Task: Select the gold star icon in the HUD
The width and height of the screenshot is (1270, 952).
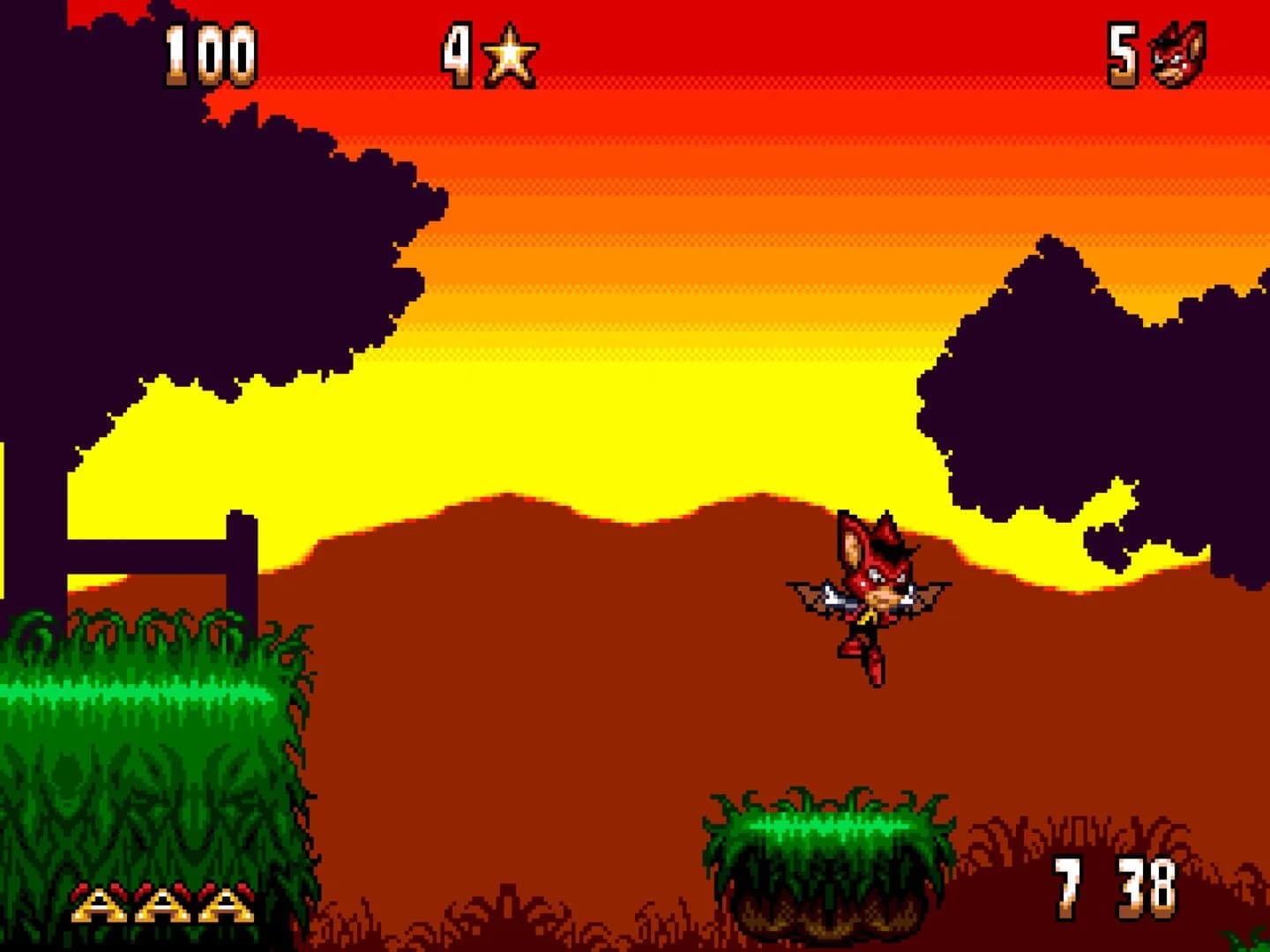Action: pyautogui.click(x=510, y=55)
